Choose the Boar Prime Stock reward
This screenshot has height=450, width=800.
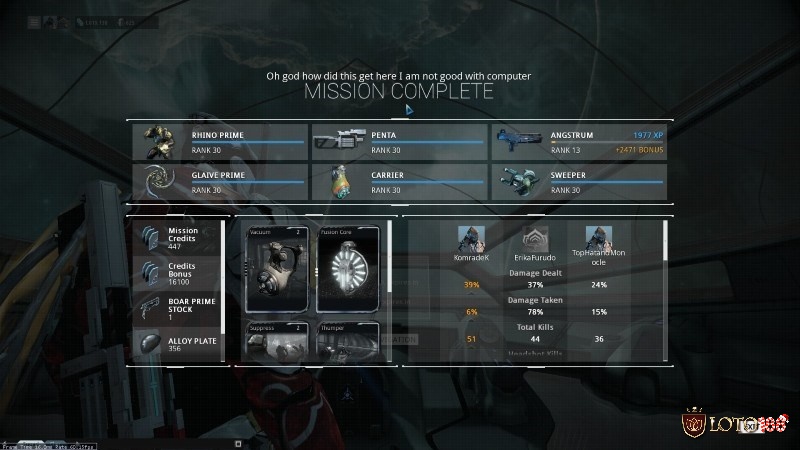click(x=178, y=308)
